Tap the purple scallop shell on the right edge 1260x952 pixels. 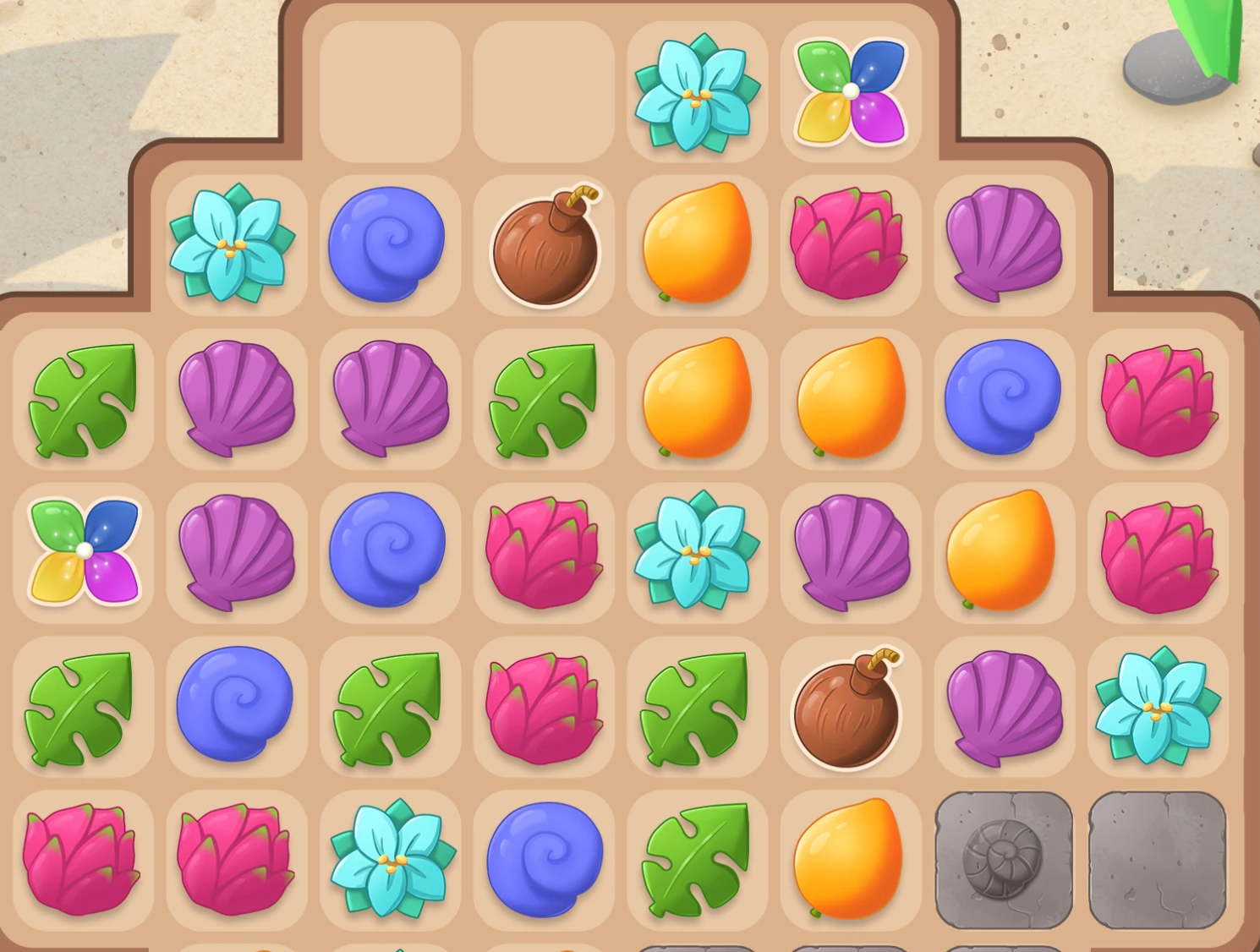[1004, 706]
